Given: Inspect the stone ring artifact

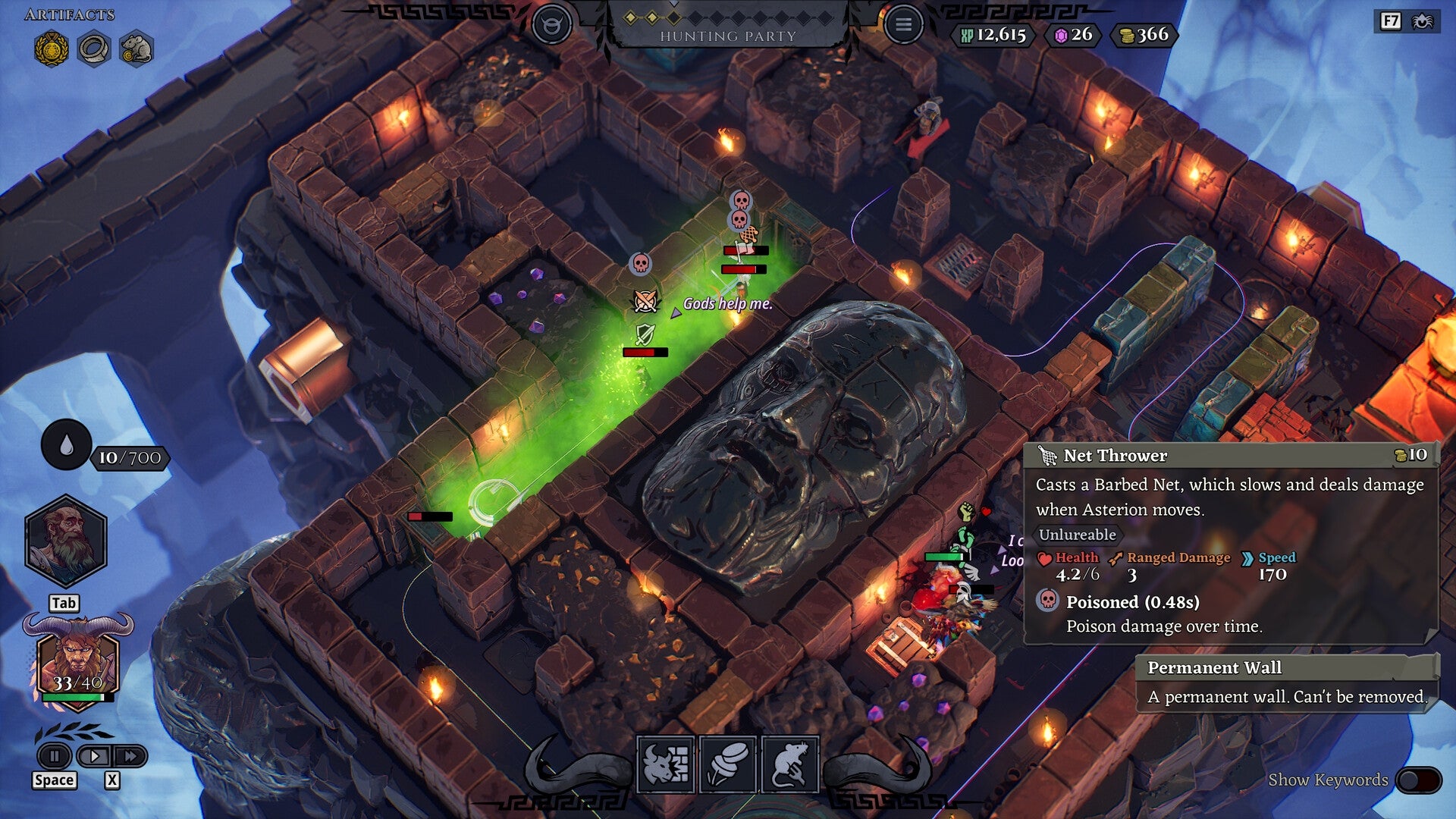Looking at the screenshot, I should (x=94, y=50).
